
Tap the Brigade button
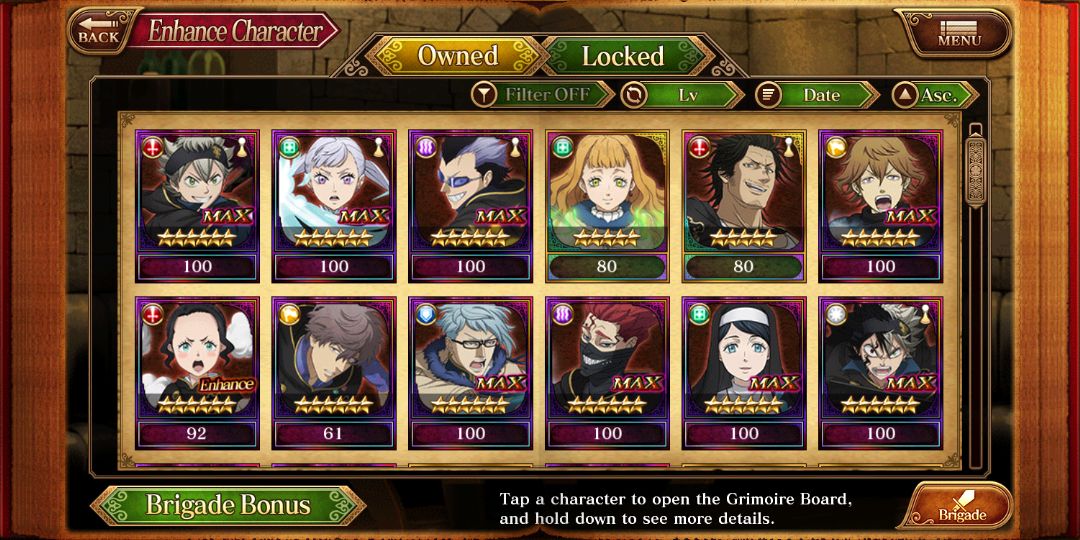(x=959, y=507)
